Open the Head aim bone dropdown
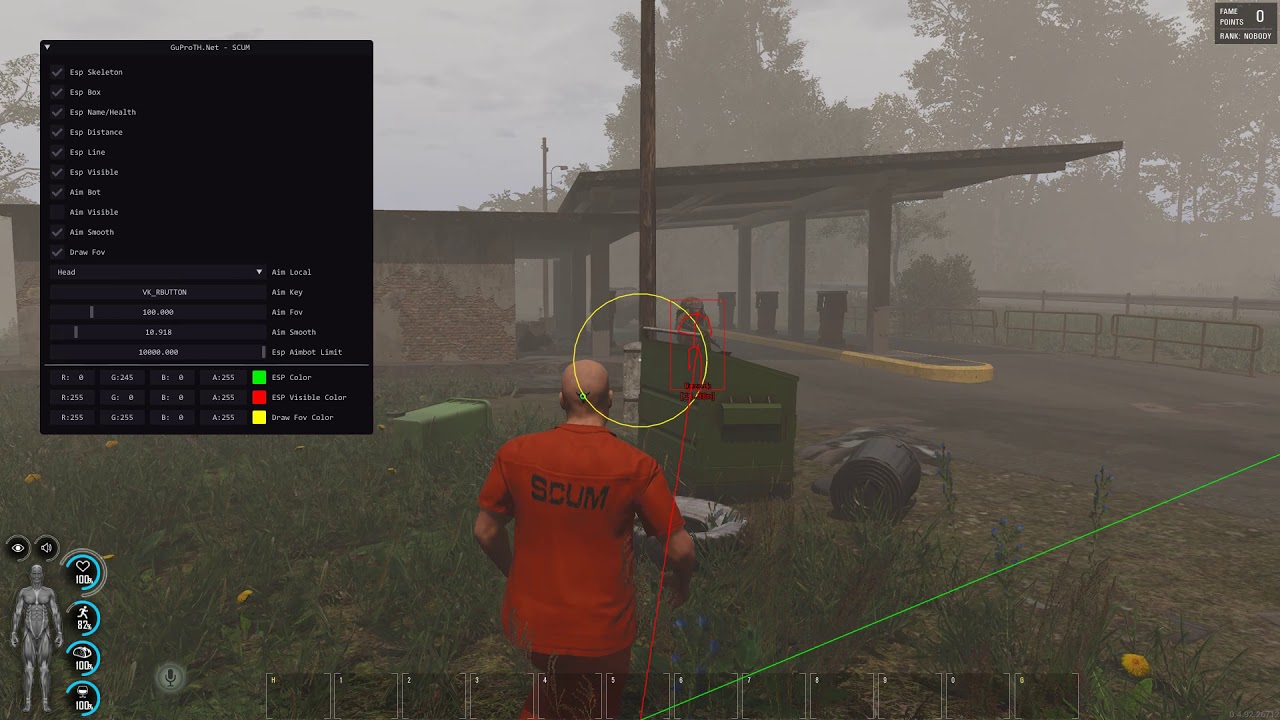1280x720 pixels. pyautogui.click(x=157, y=272)
